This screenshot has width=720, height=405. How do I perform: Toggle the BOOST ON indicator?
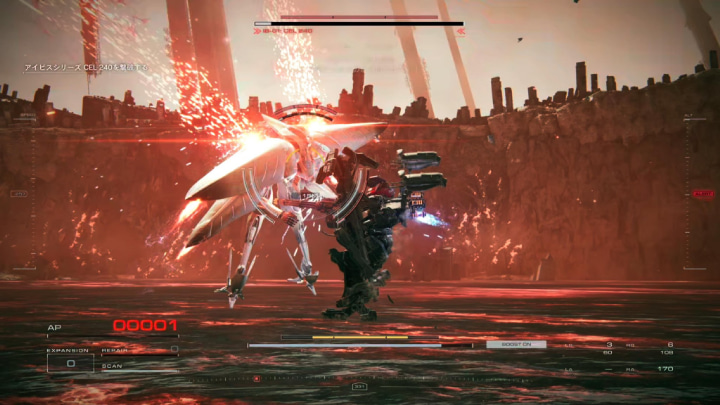[x=516, y=344]
